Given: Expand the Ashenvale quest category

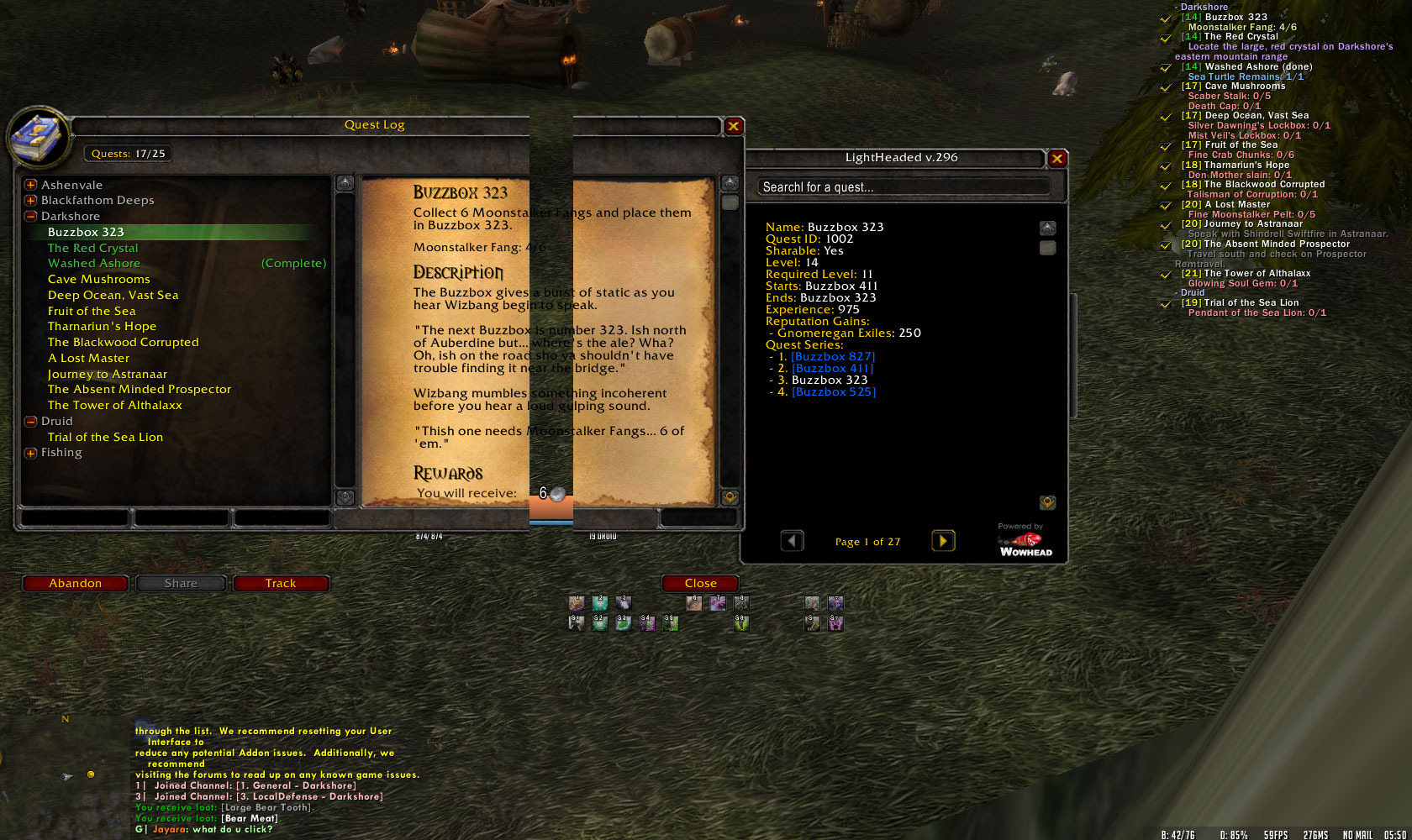Looking at the screenshot, I should (31, 185).
